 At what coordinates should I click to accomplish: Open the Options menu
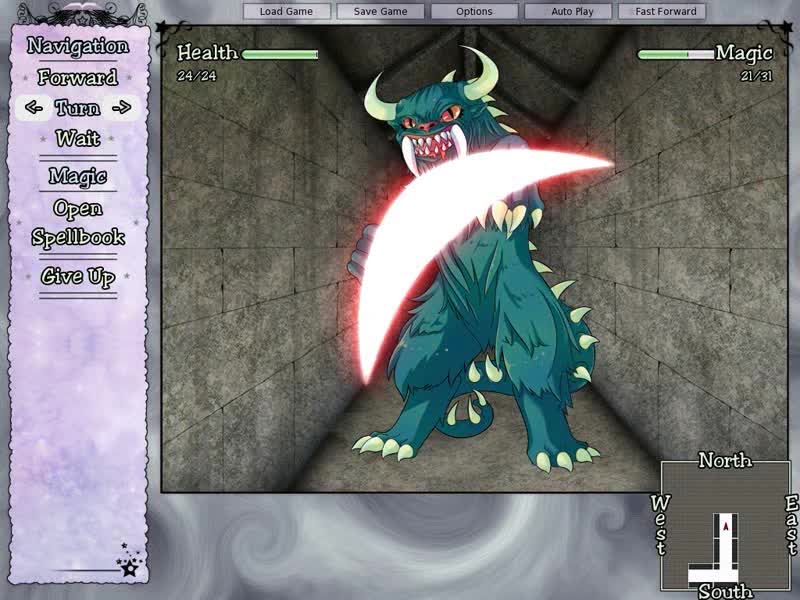tap(474, 12)
